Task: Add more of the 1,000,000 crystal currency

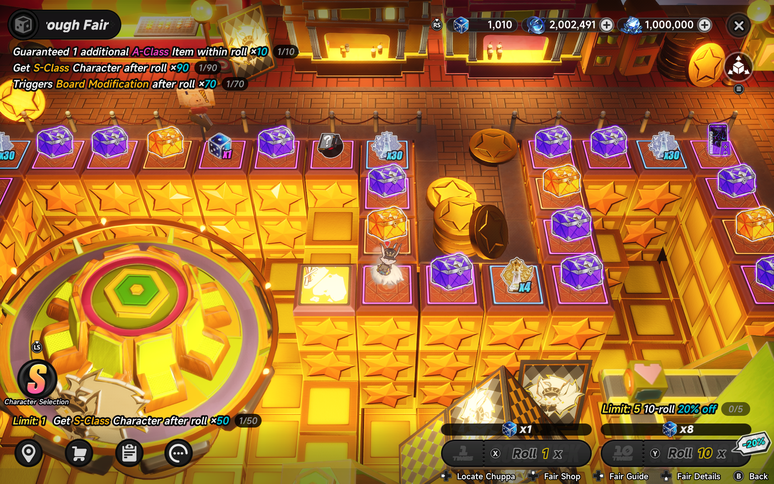Action: tap(705, 25)
